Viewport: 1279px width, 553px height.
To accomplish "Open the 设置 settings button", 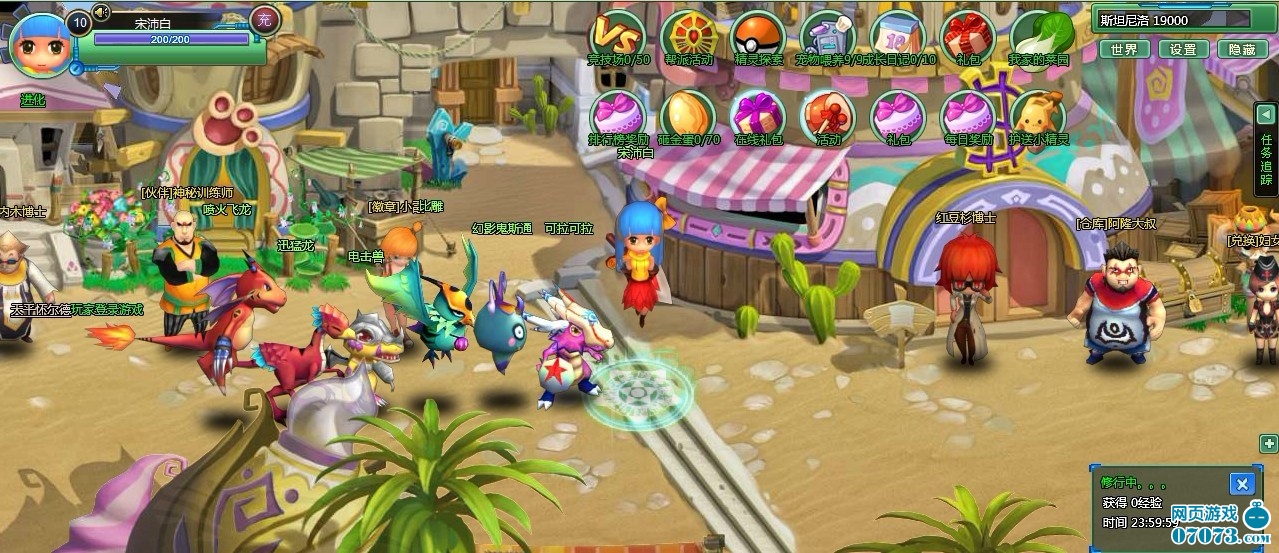I will coord(1183,49).
